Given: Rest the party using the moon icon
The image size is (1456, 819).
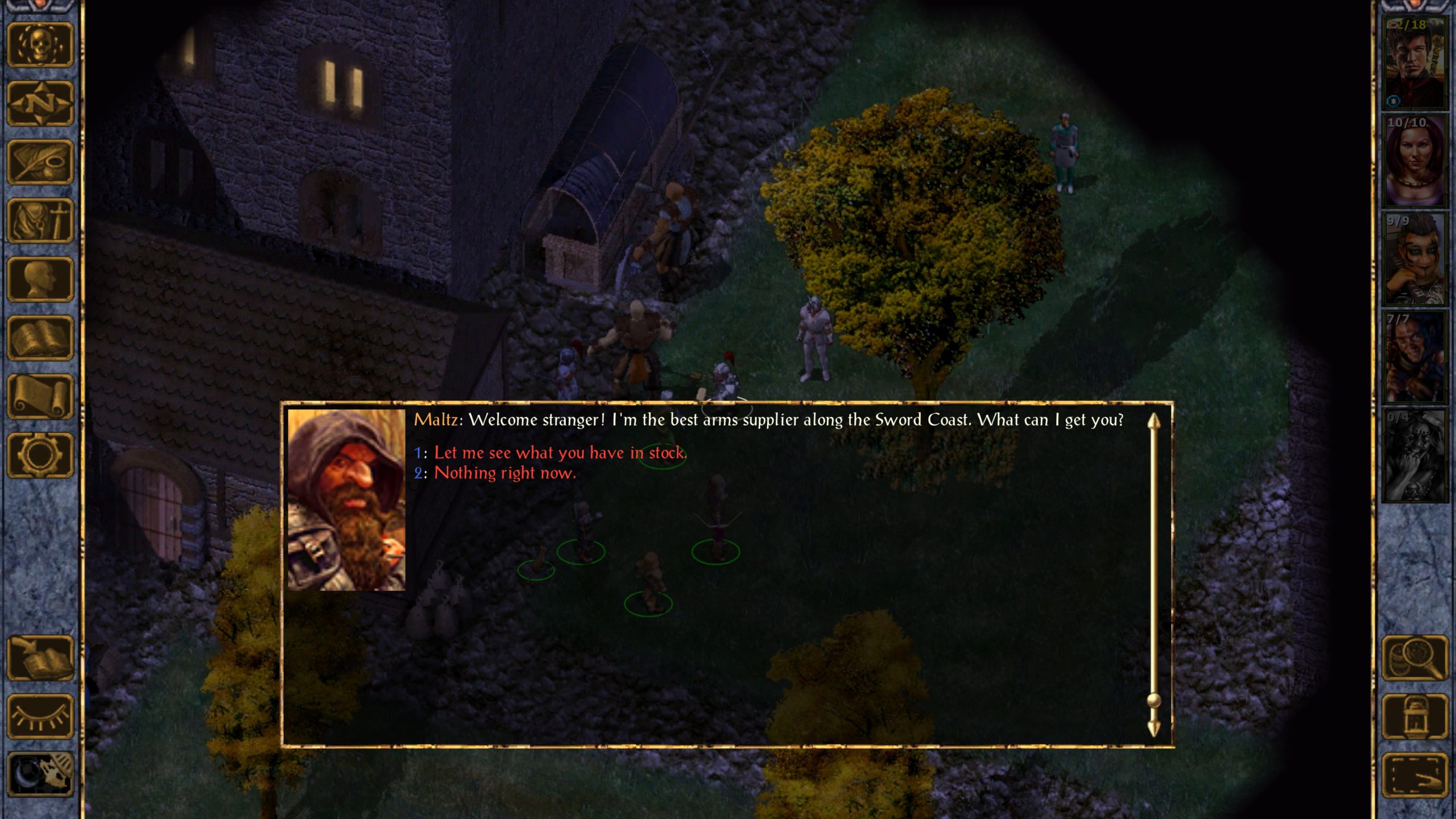Looking at the screenshot, I should [40, 774].
